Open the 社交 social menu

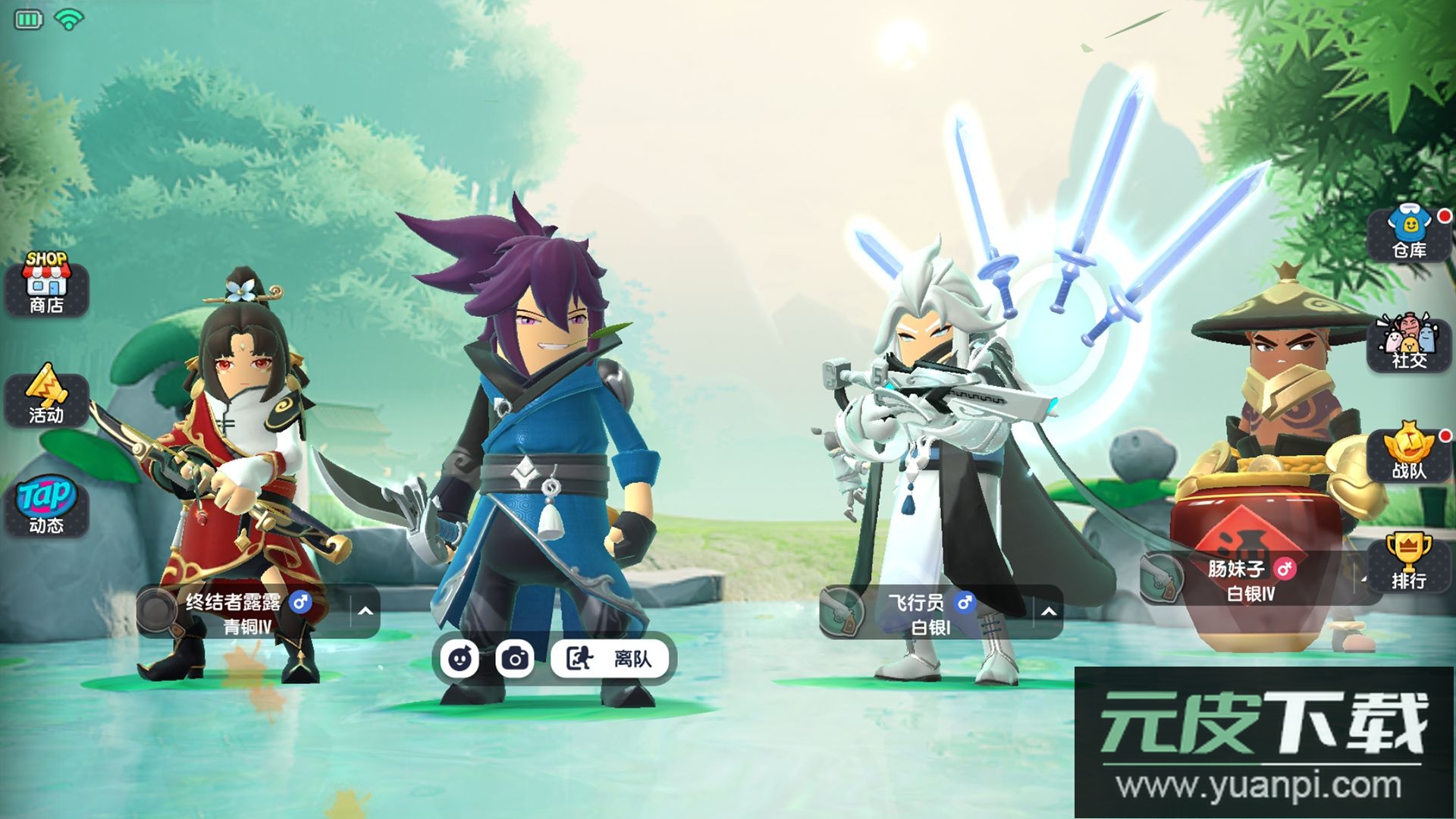click(1409, 344)
